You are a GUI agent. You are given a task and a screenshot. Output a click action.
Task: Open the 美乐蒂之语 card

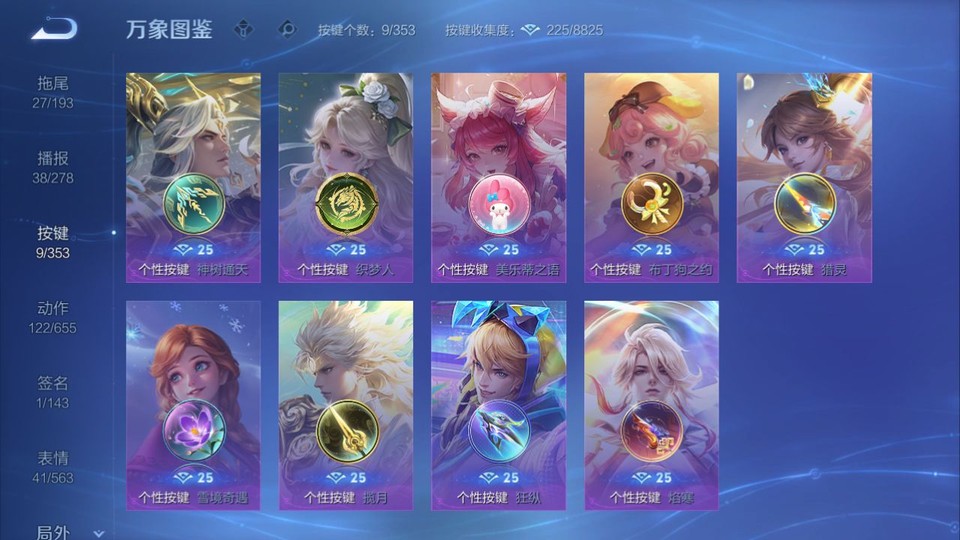coord(498,177)
